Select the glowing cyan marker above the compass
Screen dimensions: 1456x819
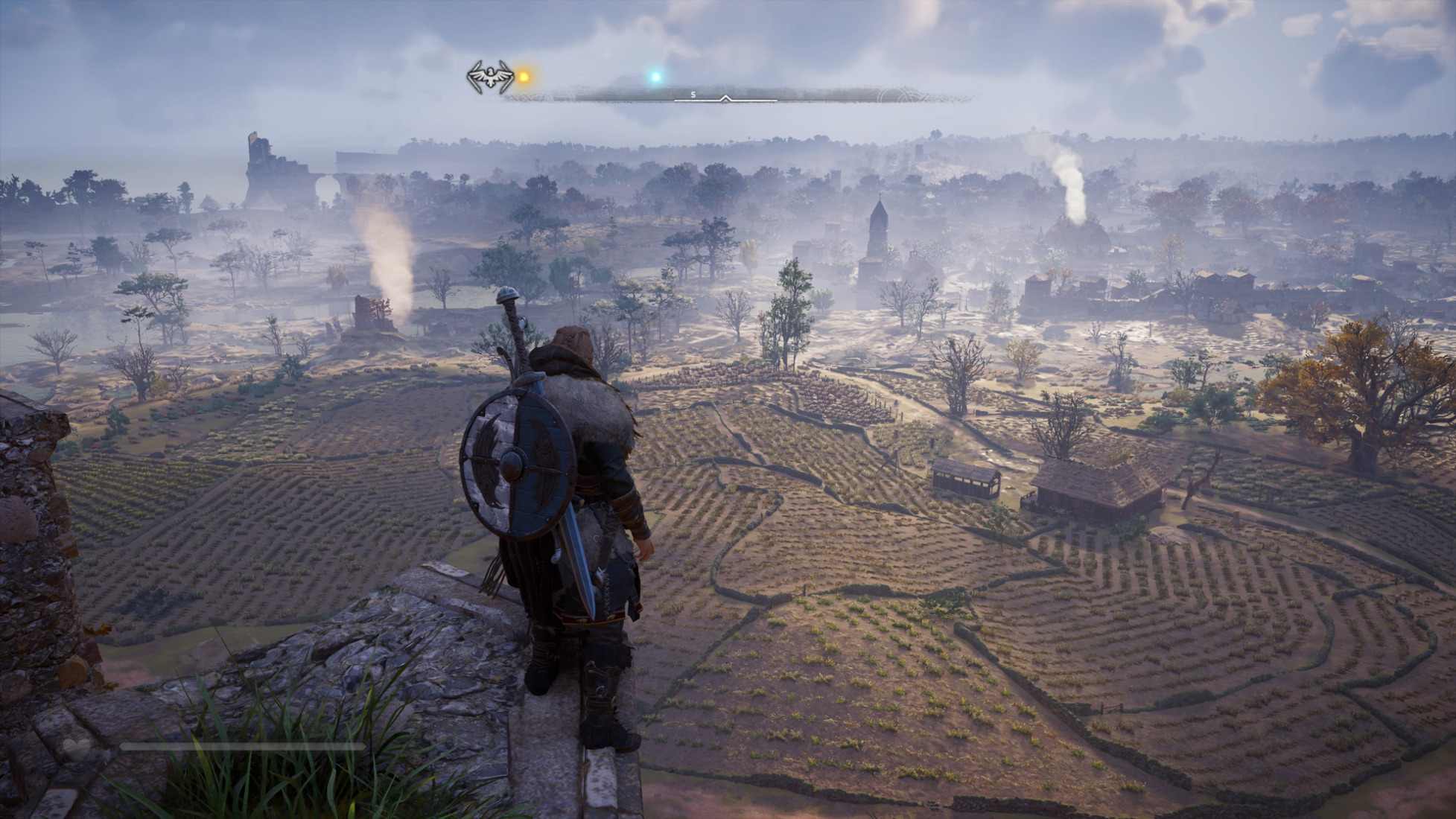655,76
